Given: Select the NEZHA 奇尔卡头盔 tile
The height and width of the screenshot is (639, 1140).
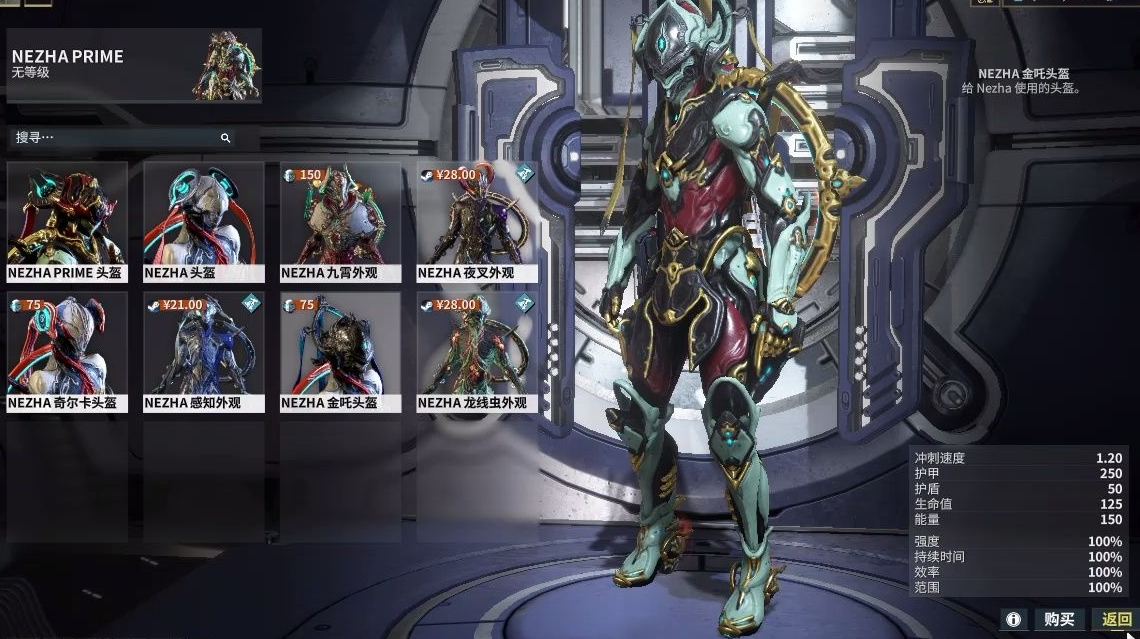Looking at the screenshot, I should pos(67,352).
